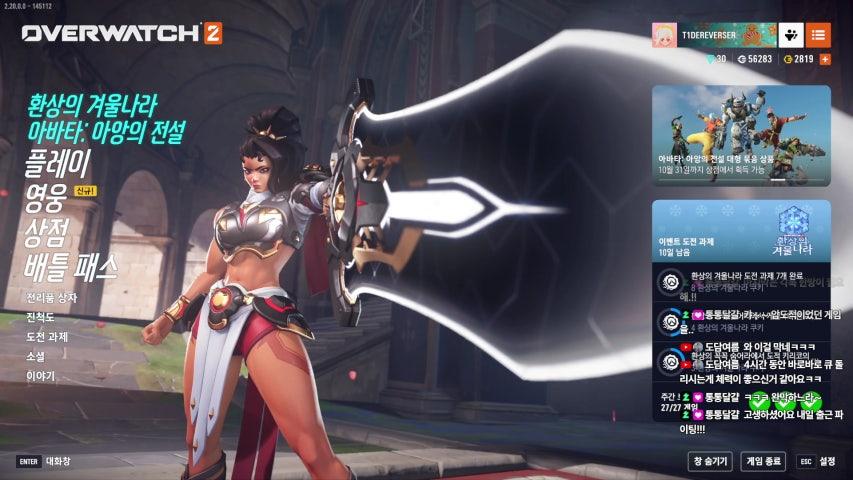The width and height of the screenshot is (853, 480).
Task: Open the 이벤트 도전 과제 winter event panel
Action: tap(741, 231)
